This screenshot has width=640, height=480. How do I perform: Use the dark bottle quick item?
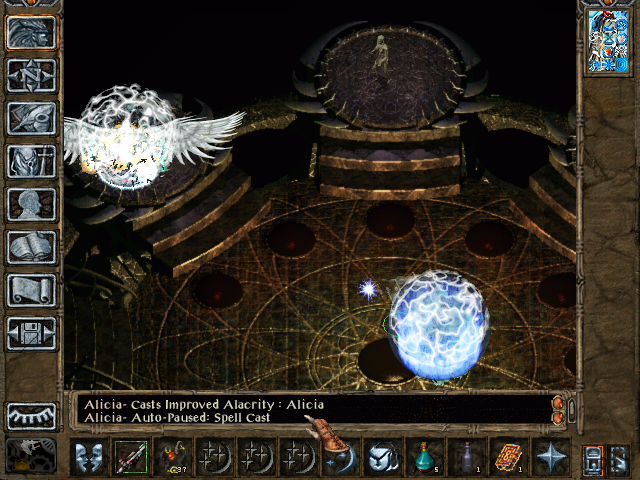coord(467,457)
